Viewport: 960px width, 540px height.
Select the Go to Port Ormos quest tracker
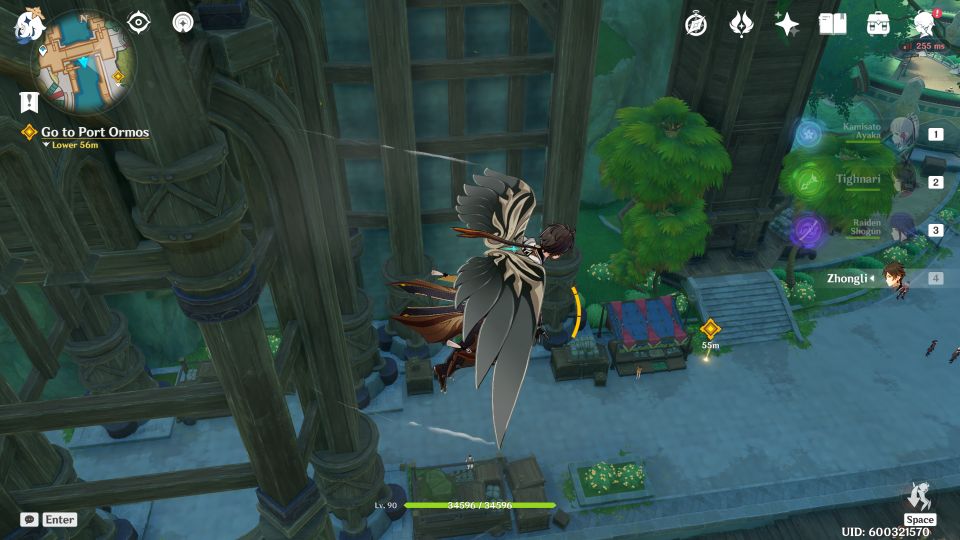[94, 132]
